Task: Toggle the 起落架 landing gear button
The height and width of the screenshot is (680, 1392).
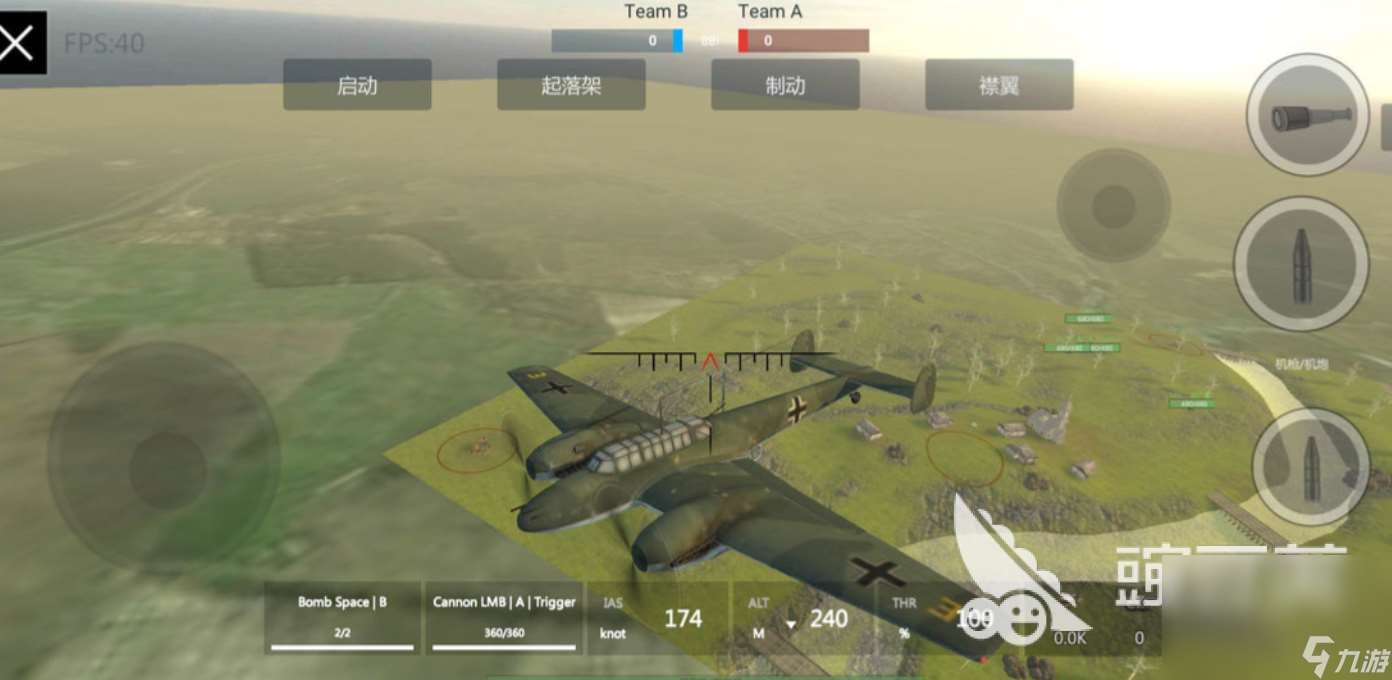Action: (571, 85)
